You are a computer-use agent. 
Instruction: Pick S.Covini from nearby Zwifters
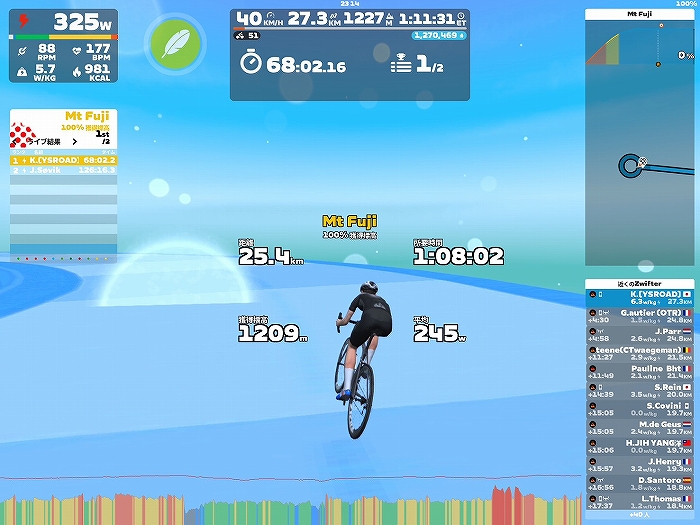pos(640,408)
